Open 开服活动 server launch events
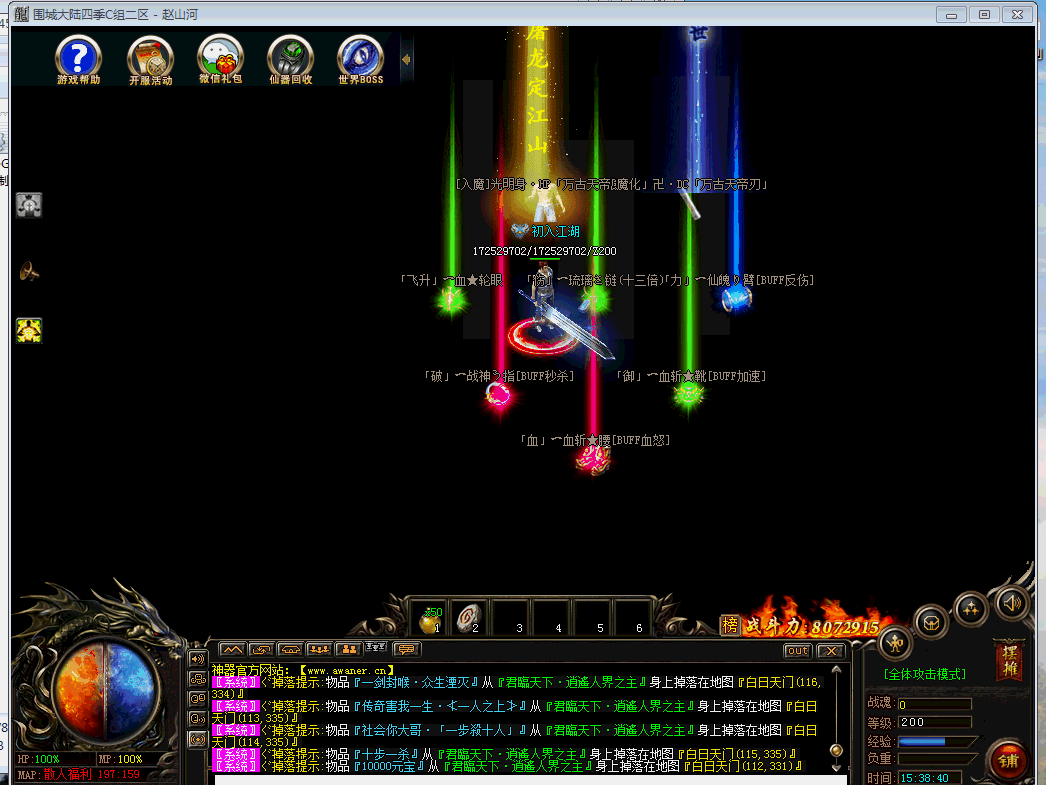The width and height of the screenshot is (1046, 785). pyautogui.click(x=150, y=58)
